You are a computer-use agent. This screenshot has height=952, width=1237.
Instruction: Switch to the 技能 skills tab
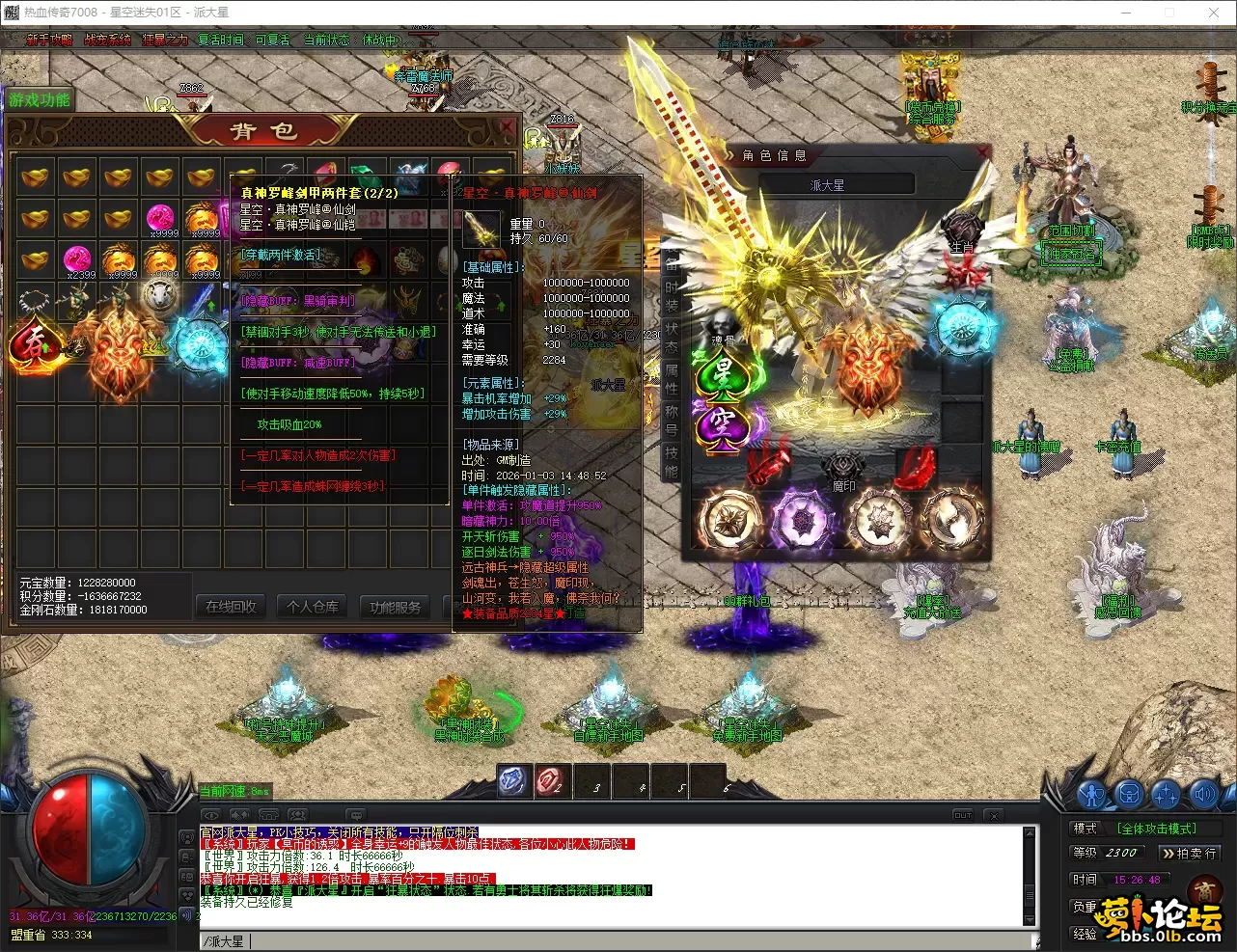672,461
